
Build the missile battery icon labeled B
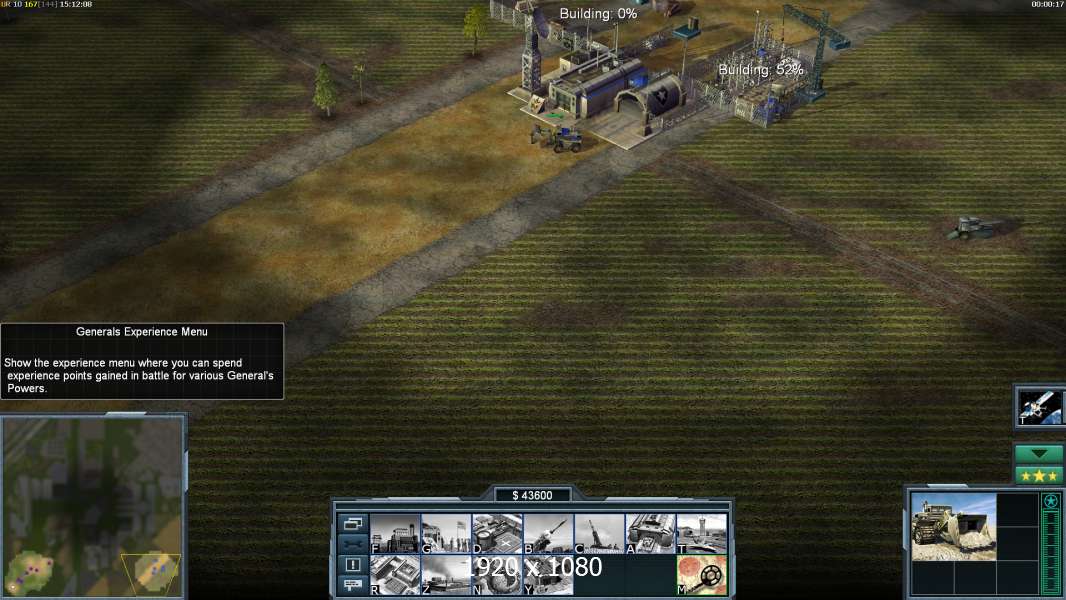[548, 534]
